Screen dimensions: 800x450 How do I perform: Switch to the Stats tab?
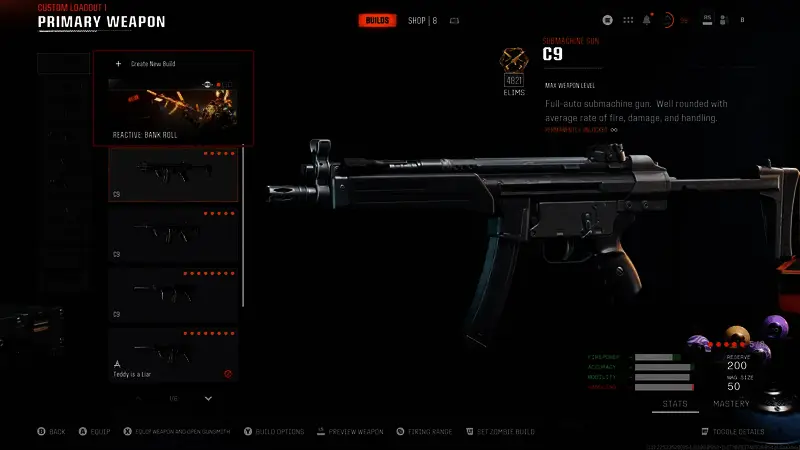tap(674, 404)
